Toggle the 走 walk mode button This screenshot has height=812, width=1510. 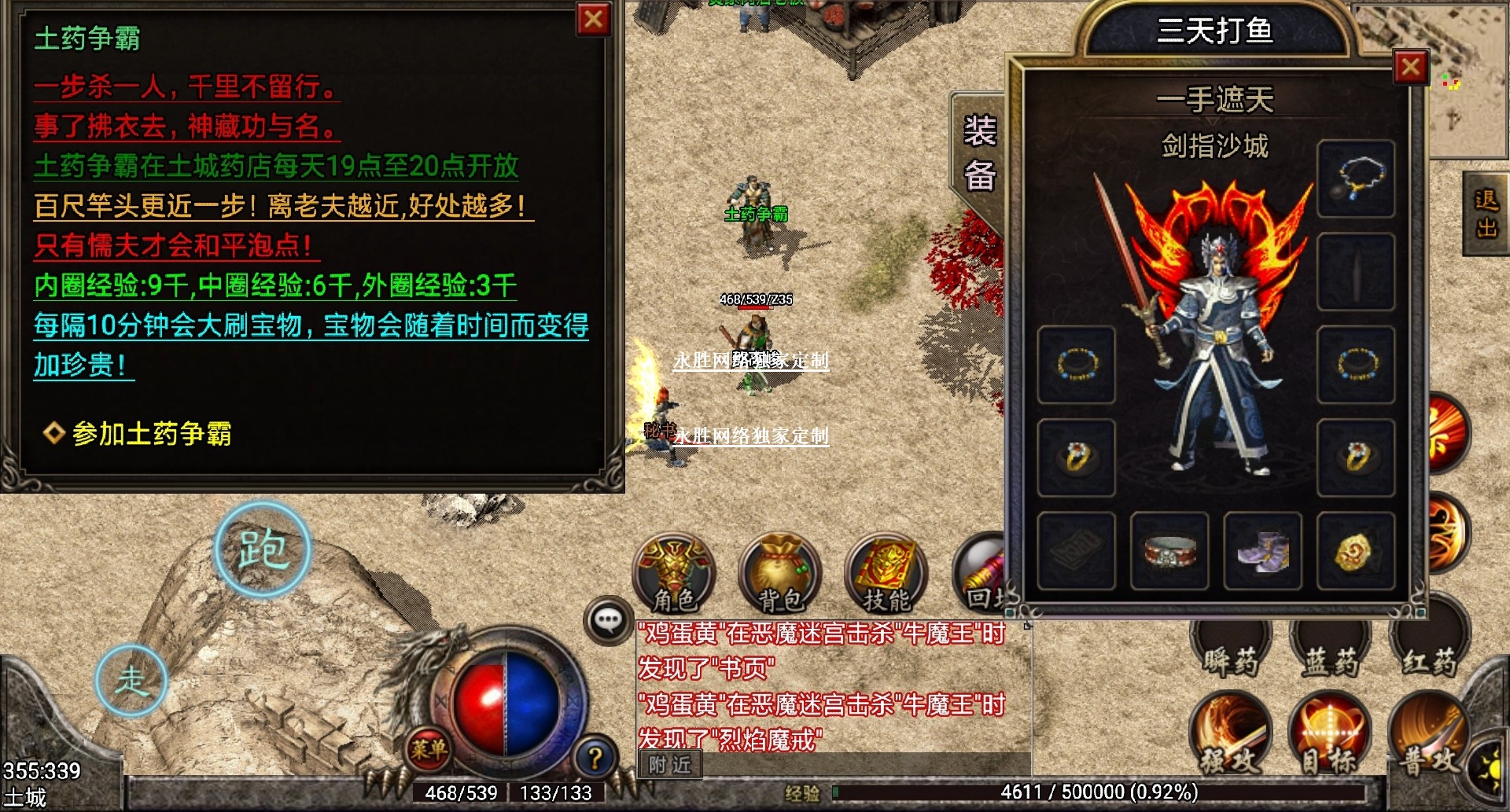pyautogui.click(x=131, y=680)
